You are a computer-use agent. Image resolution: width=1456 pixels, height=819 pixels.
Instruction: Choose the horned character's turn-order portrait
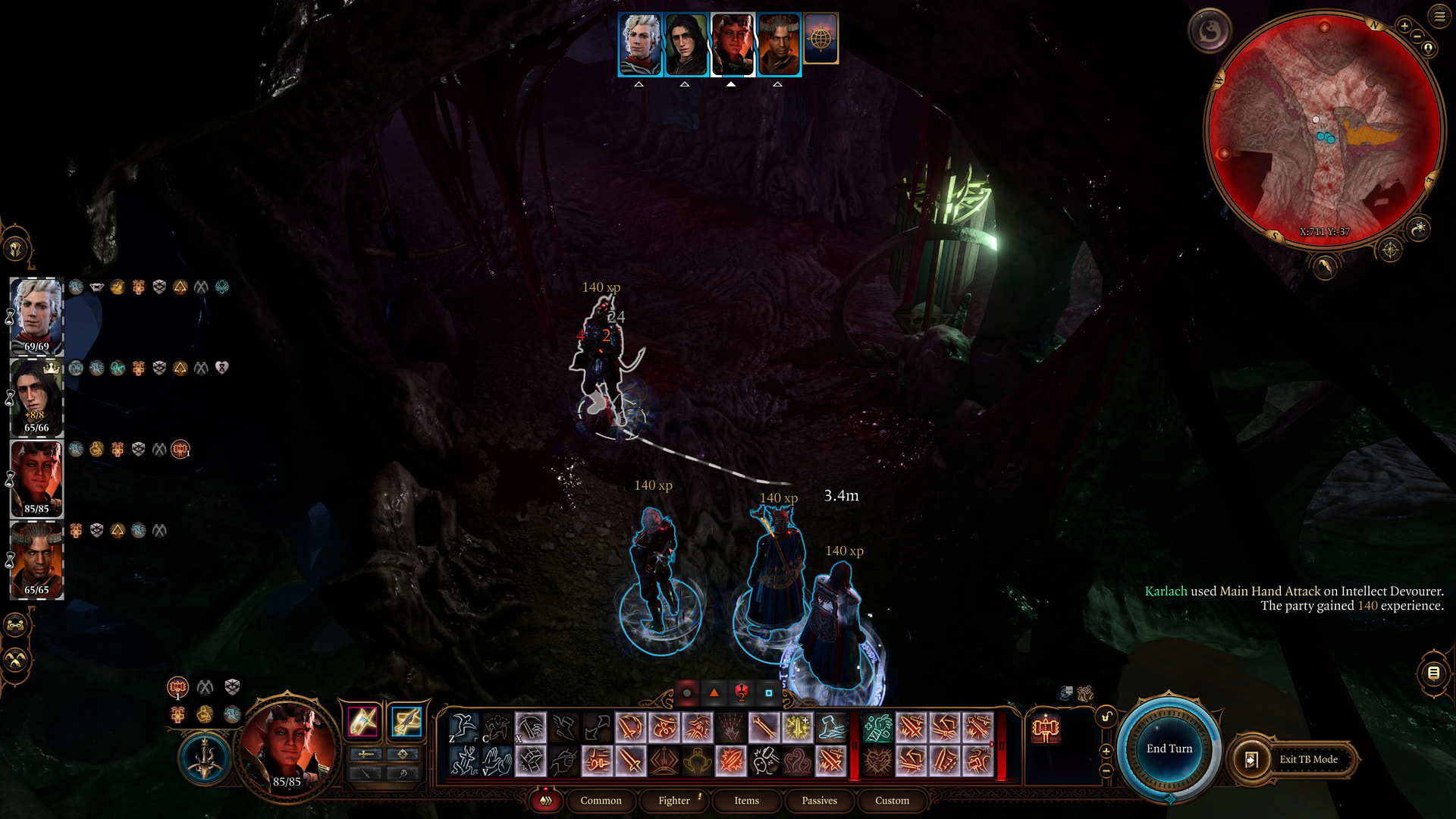[x=779, y=44]
